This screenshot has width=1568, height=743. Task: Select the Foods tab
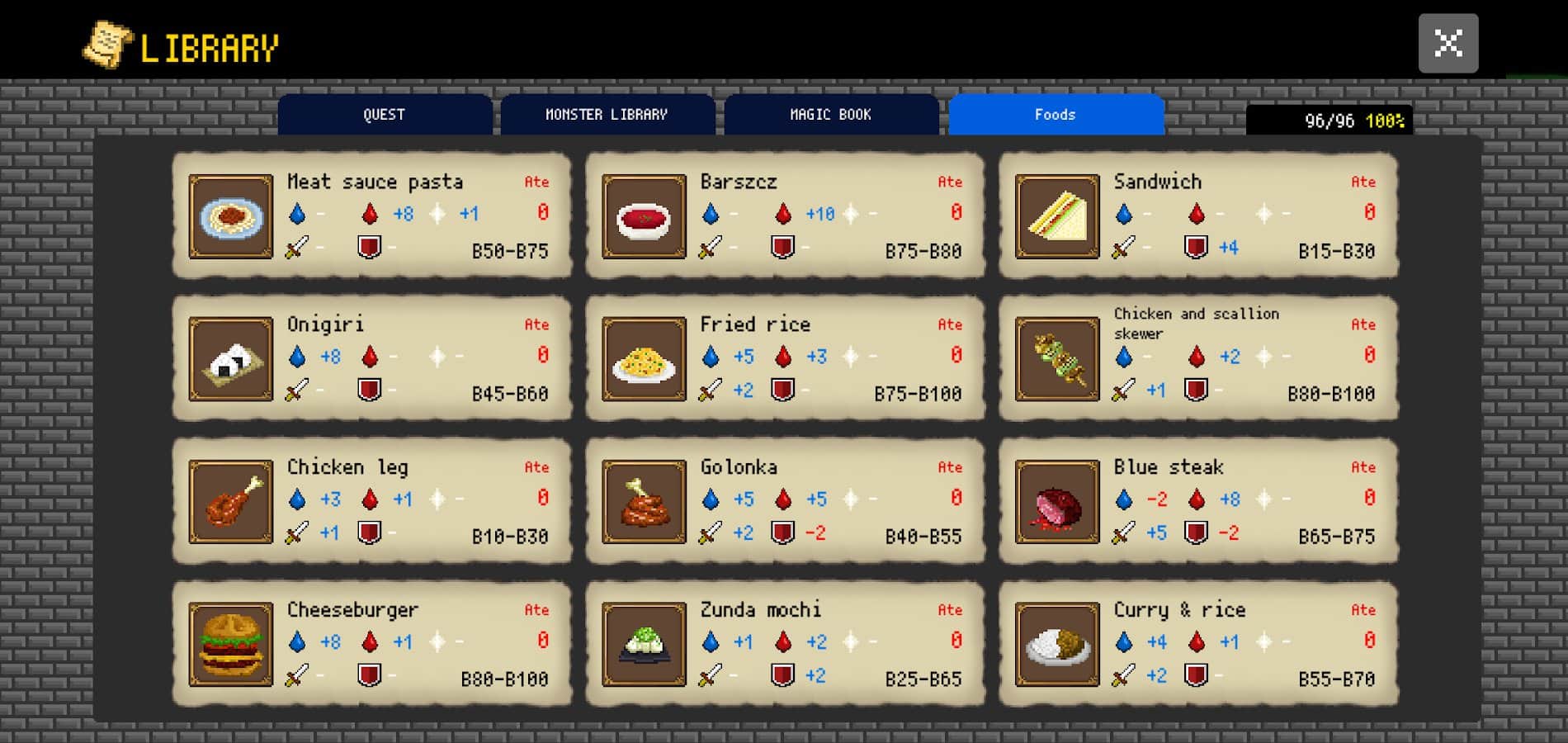coord(1056,115)
